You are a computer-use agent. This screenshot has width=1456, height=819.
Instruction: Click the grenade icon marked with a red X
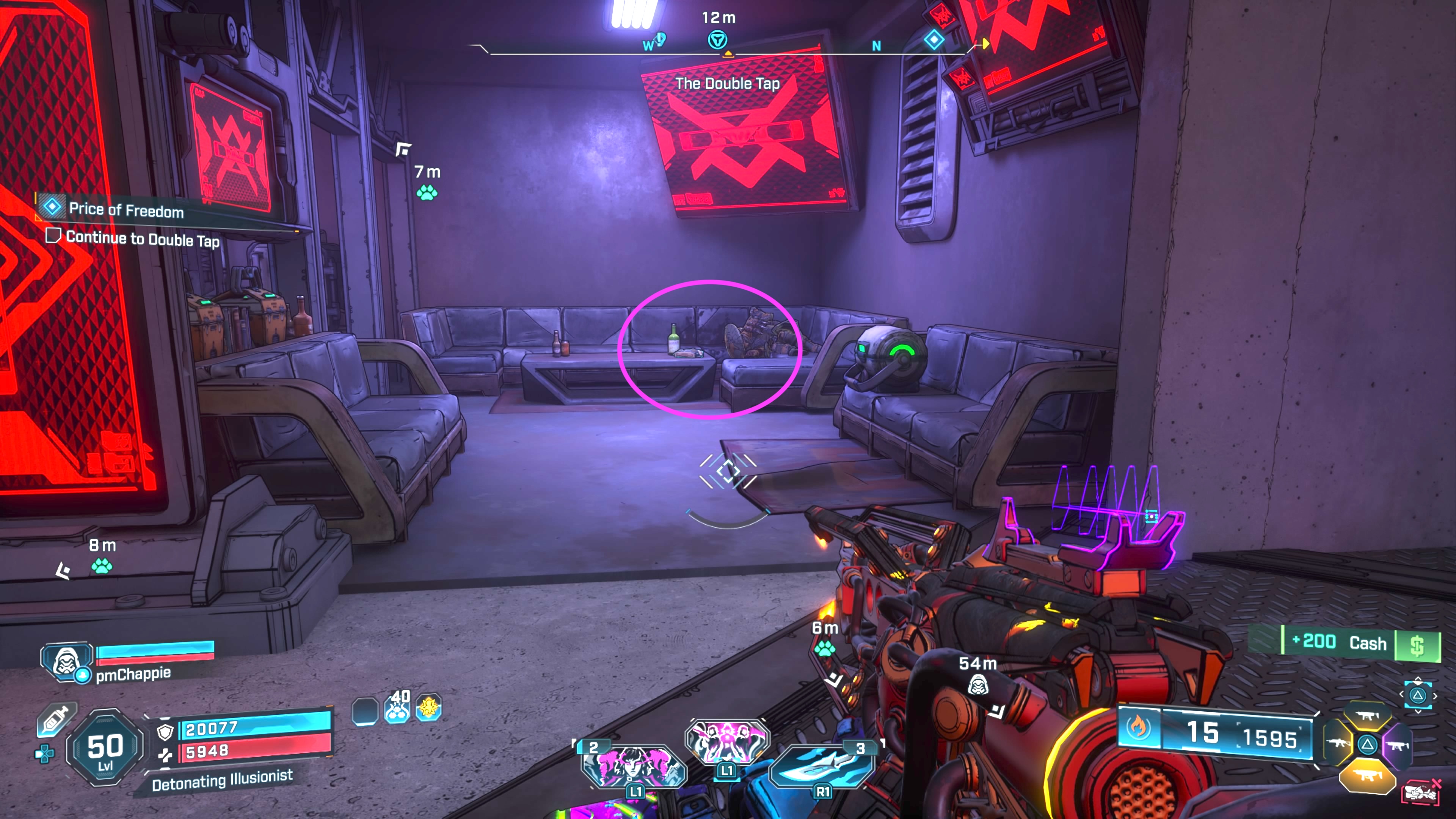pos(1422,793)
